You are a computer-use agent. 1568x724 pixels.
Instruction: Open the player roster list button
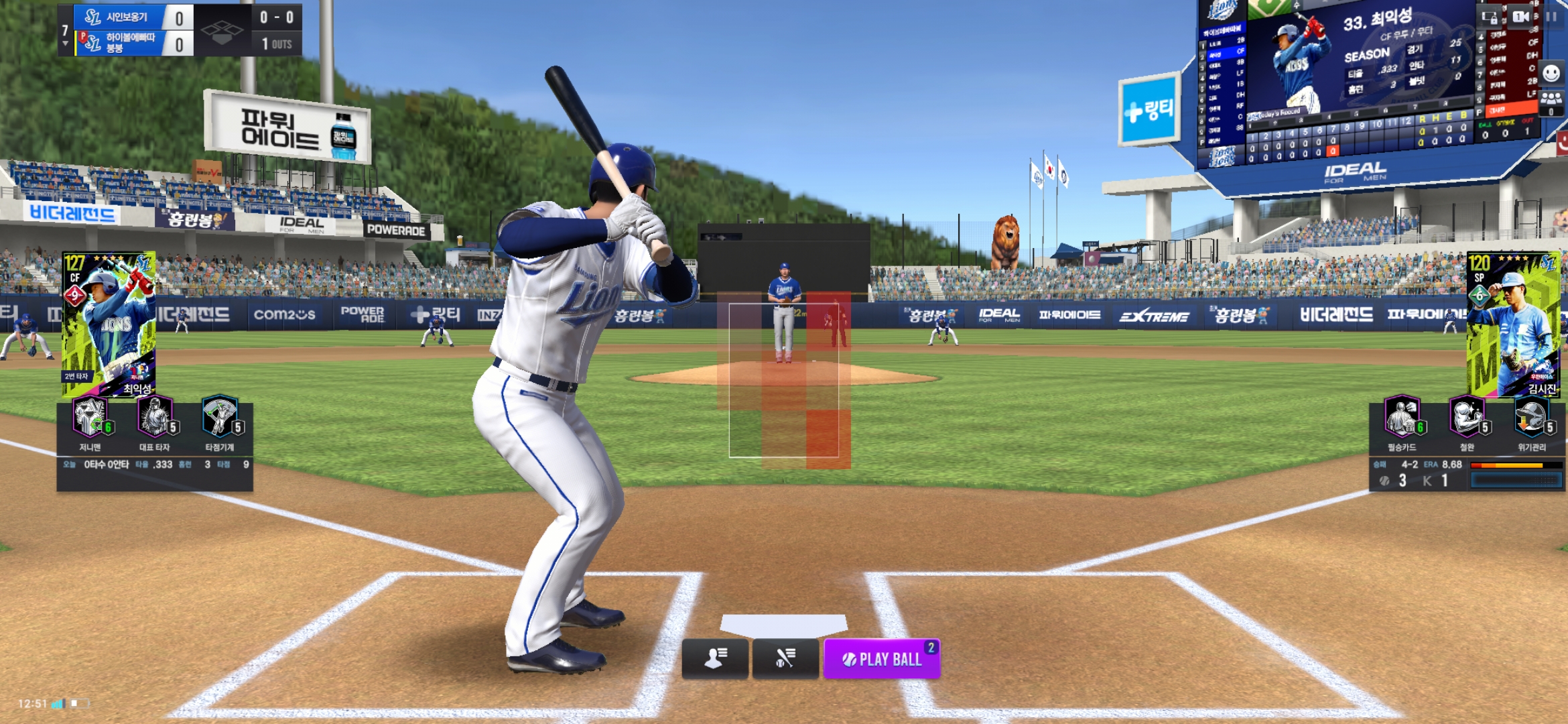tap(715, 658)
